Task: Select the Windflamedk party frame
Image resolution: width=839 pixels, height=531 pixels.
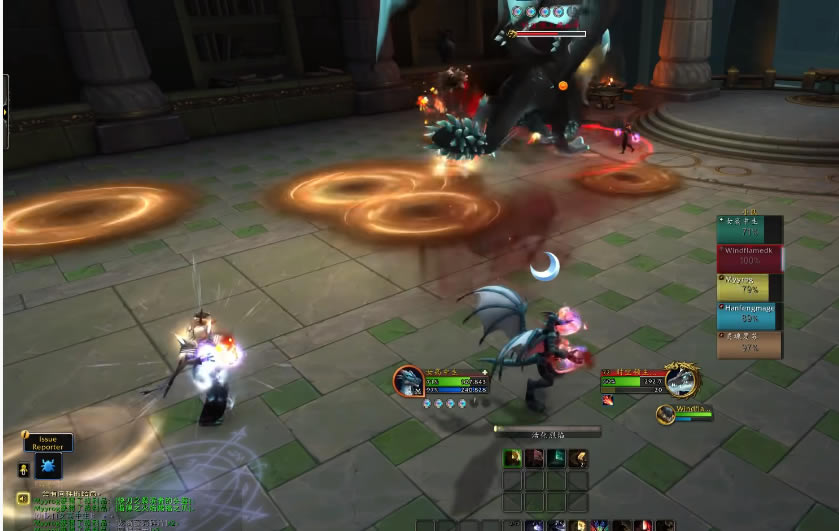Action: (x=750, y=256)
